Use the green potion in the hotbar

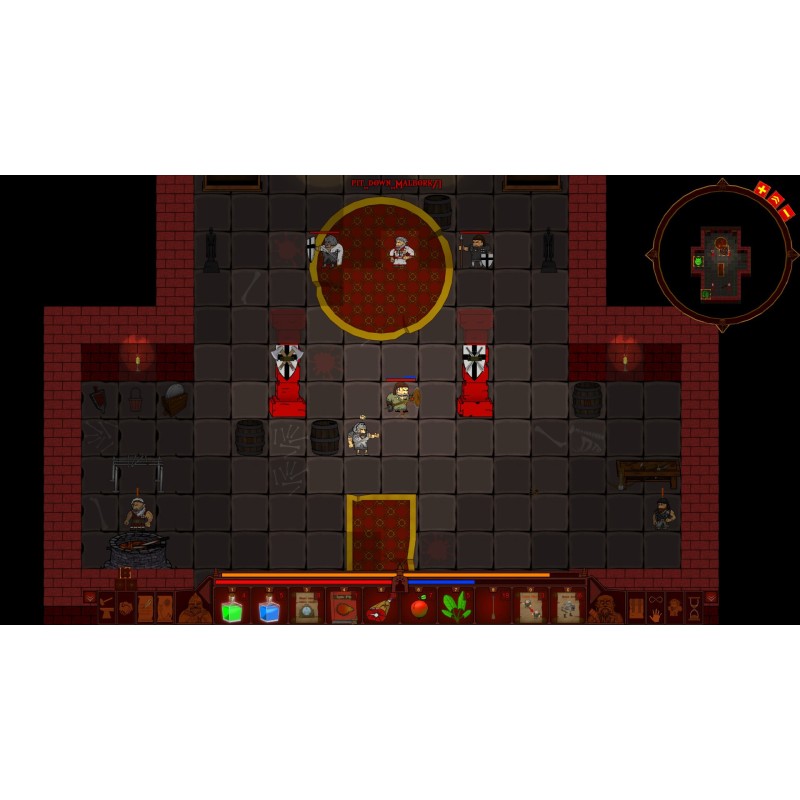pos(232,608)
